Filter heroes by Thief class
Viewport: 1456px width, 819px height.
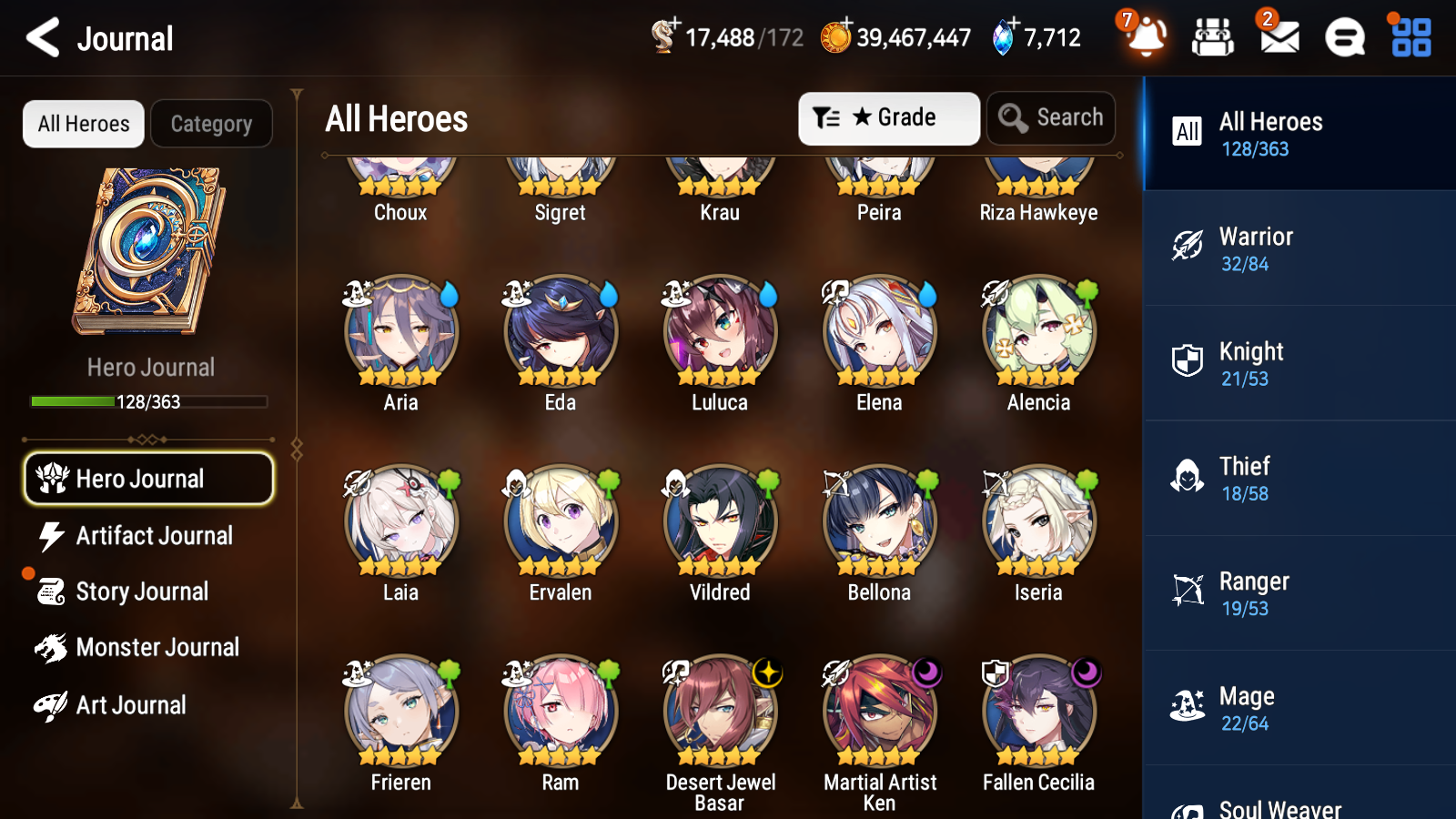point(1188,476)
